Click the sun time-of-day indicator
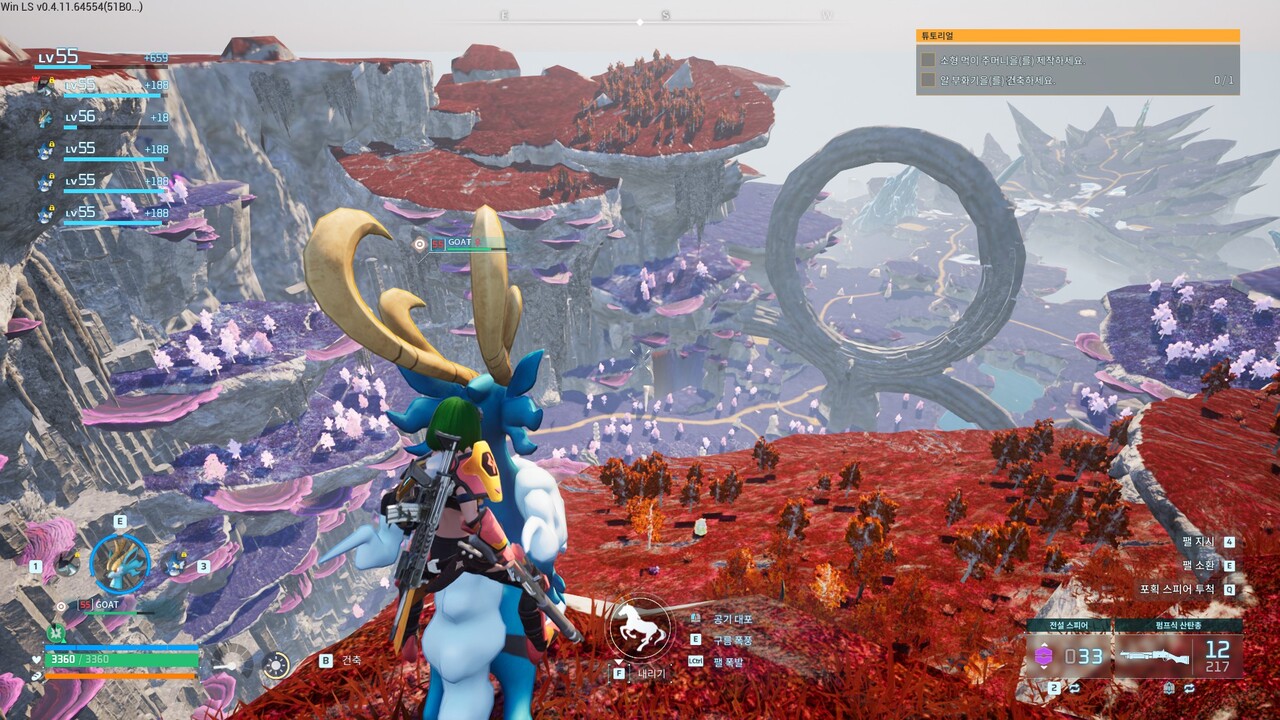1280x720 pixels. [x=275, y=665]
